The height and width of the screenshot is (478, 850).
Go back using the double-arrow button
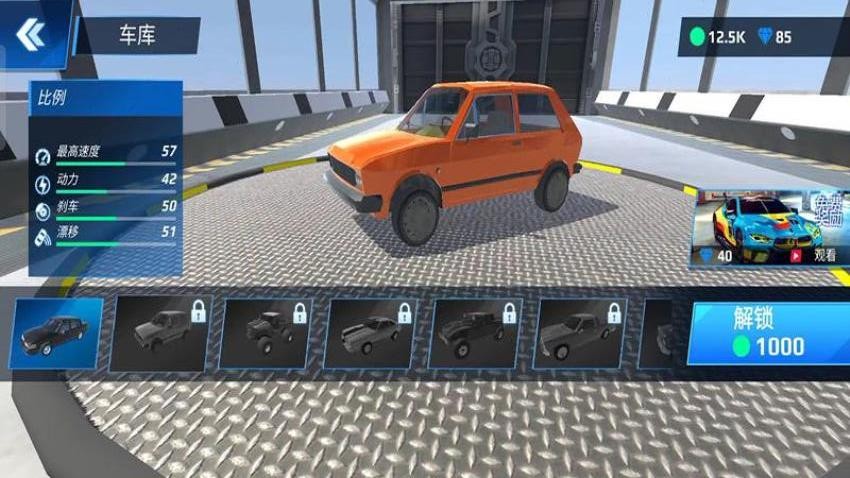tap(31, 34)
